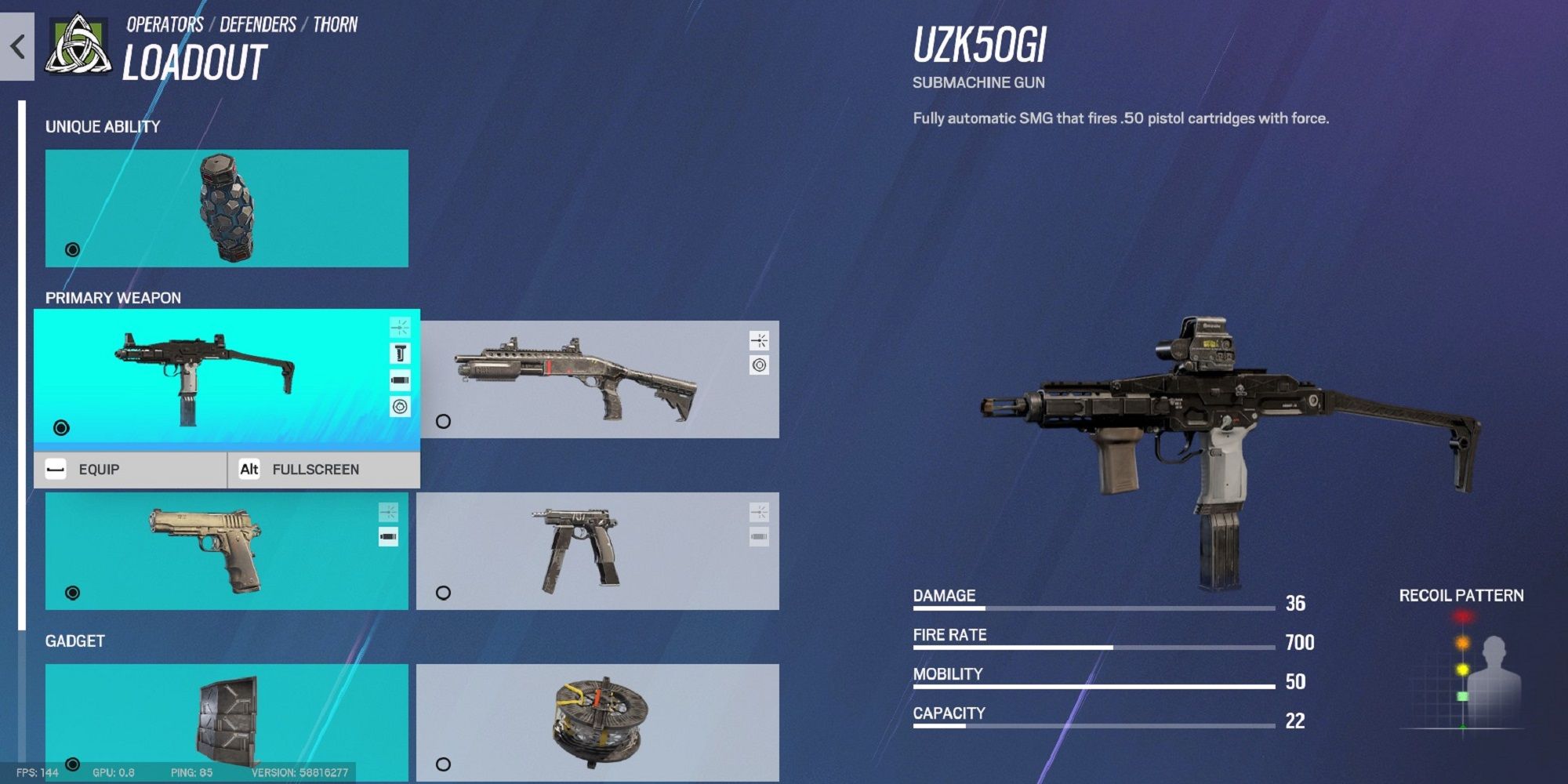Open the grip attachment icon on UZK50GI
This screenshot has width=1568, height=784.
(x=401, y=353)
